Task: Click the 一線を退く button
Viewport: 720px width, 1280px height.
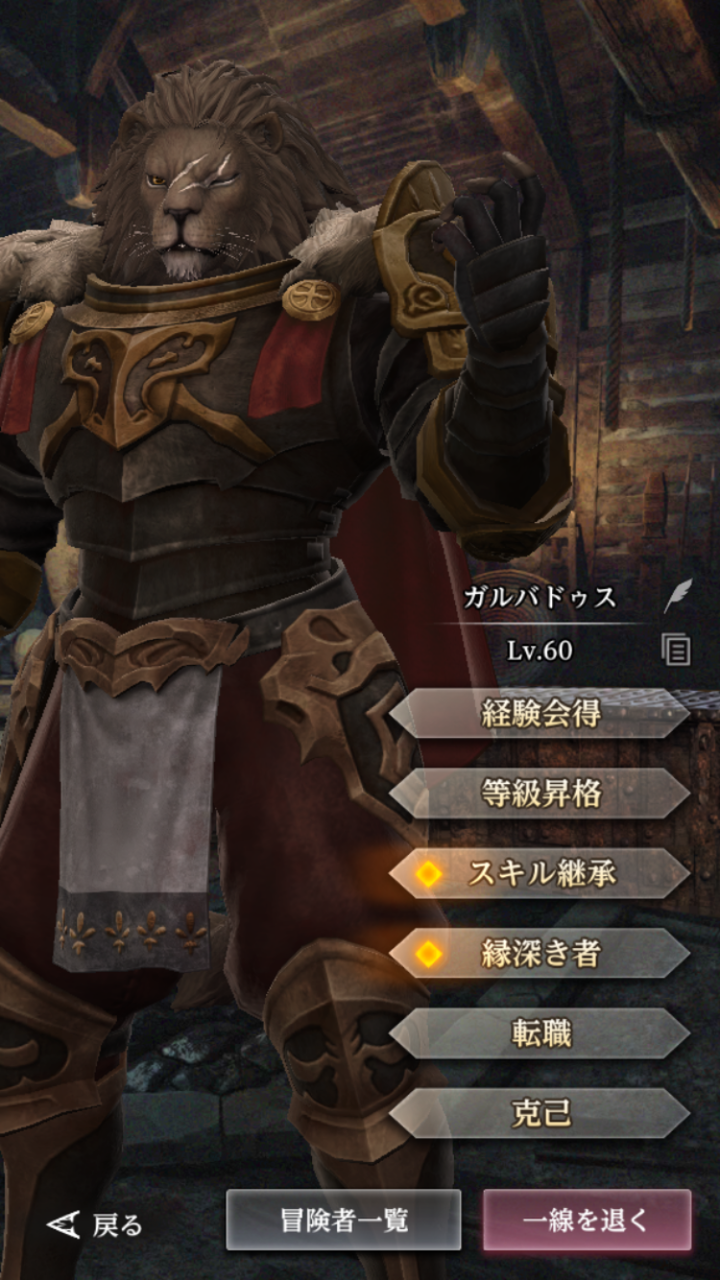Action: (x=587, y=1220)
